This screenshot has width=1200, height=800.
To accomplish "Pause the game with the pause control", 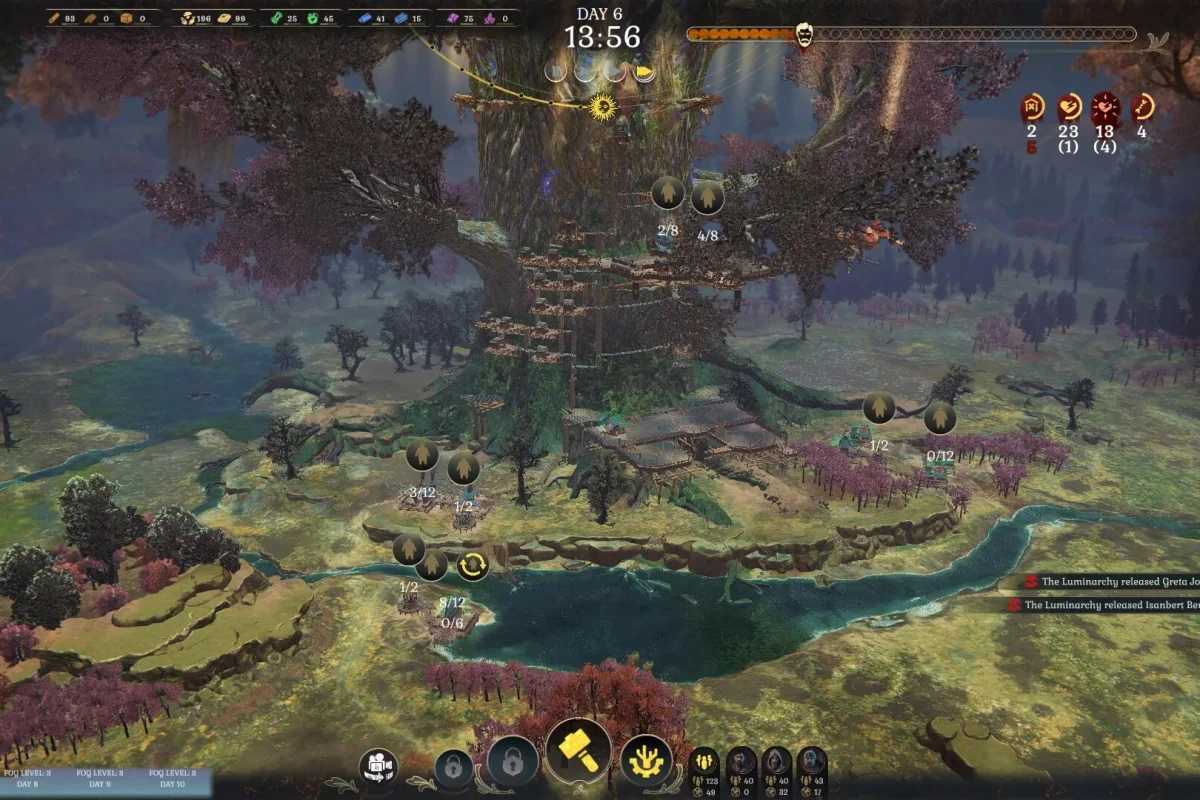I will click(x=558, y=72).
